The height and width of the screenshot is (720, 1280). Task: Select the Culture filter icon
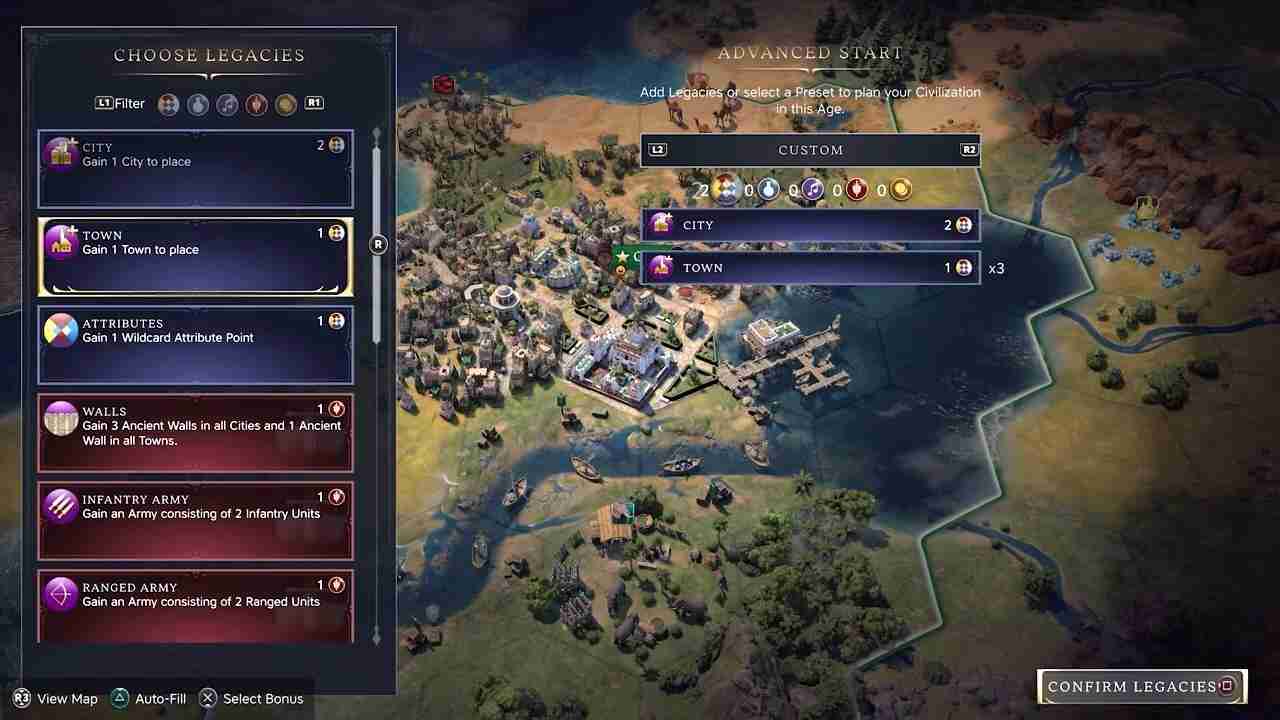coord(227,103)
